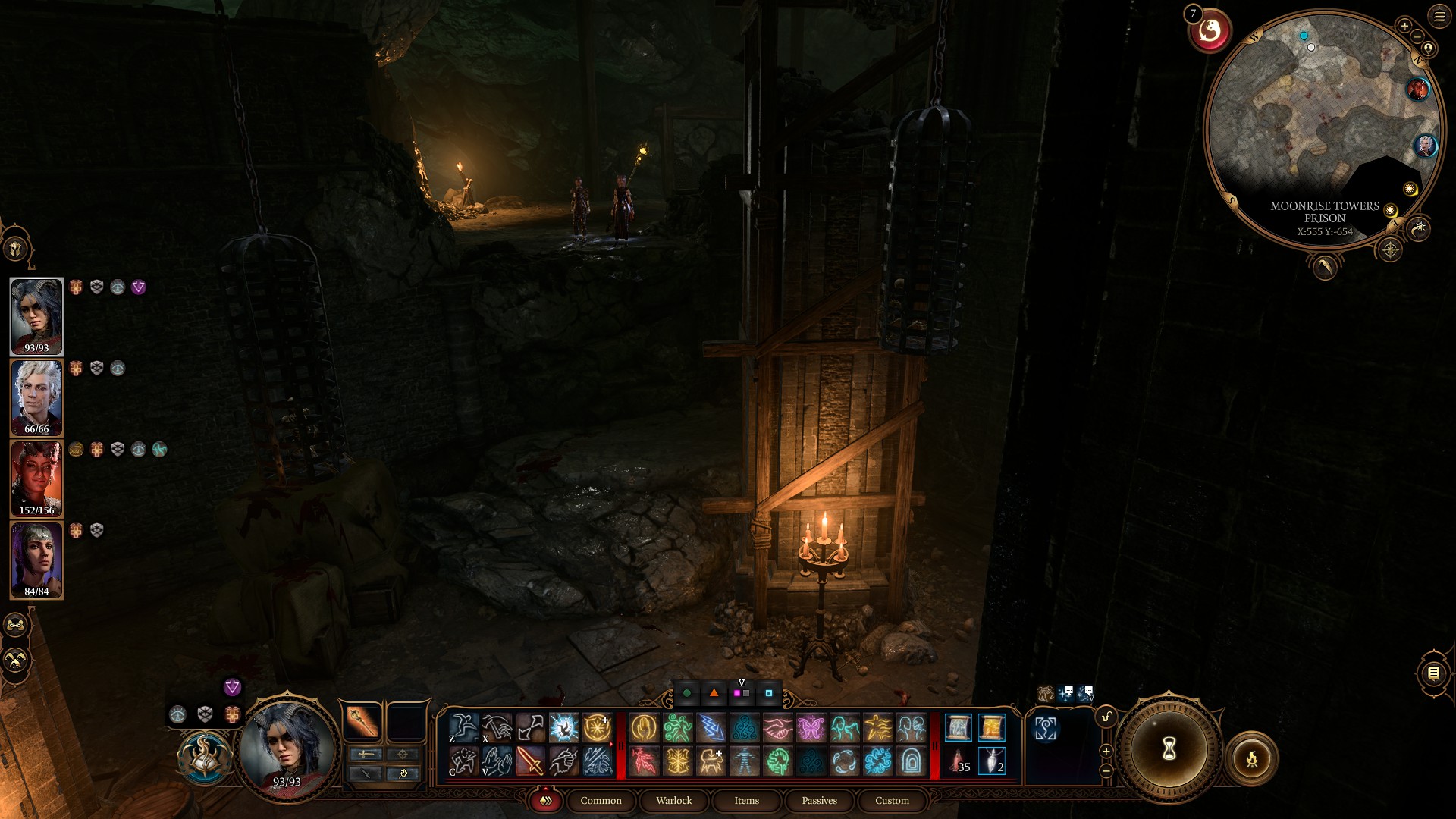Screen dimensions: 1456x819
Task: Cast the blue lightning Witch Bolt spell icon
Action: (x=712, y=727)
